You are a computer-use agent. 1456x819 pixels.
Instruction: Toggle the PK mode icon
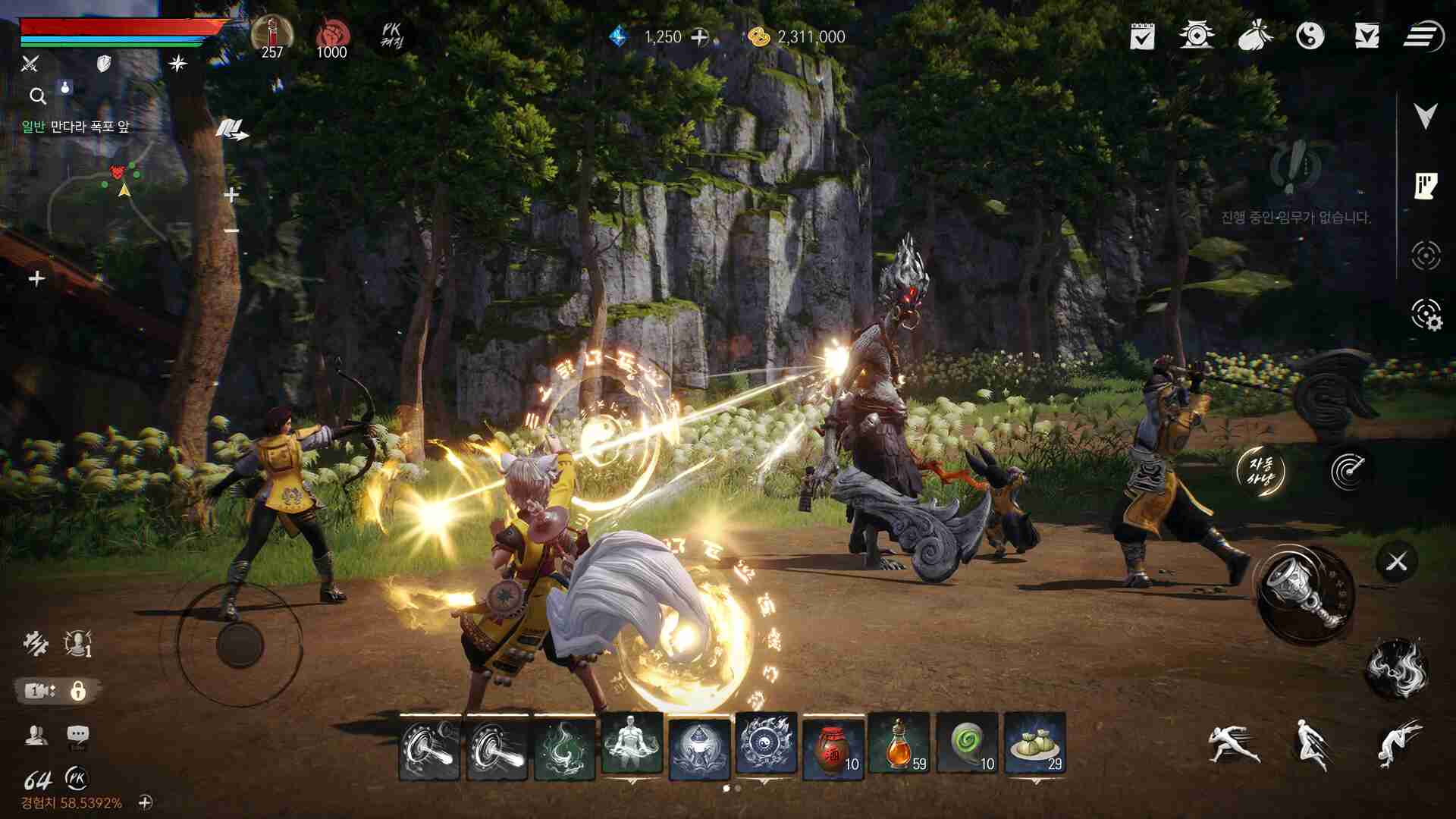pyautogui.click(x=391, y=36)
